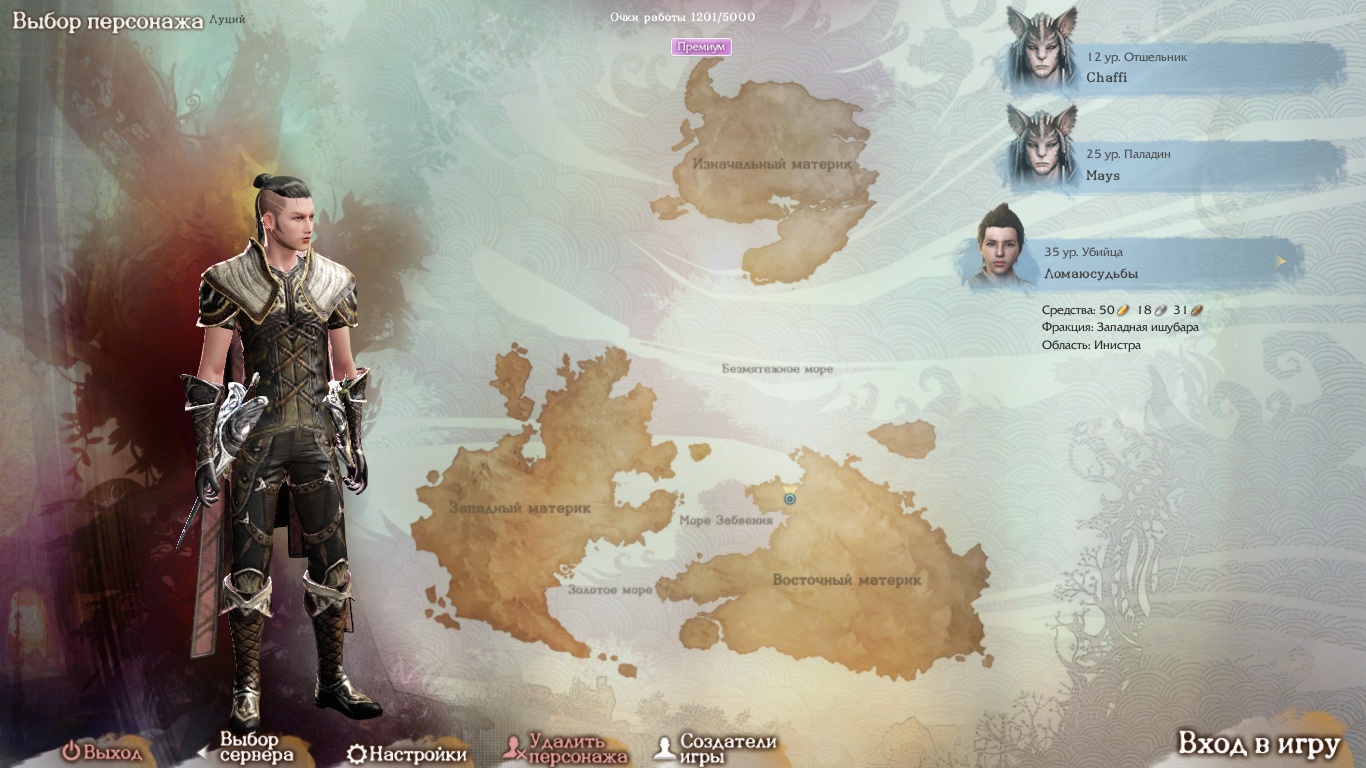Screen dimensions: 1366x768
Task: Open Выбор сервера server selection
Action: pyautogui.click(x=248, y=747)
